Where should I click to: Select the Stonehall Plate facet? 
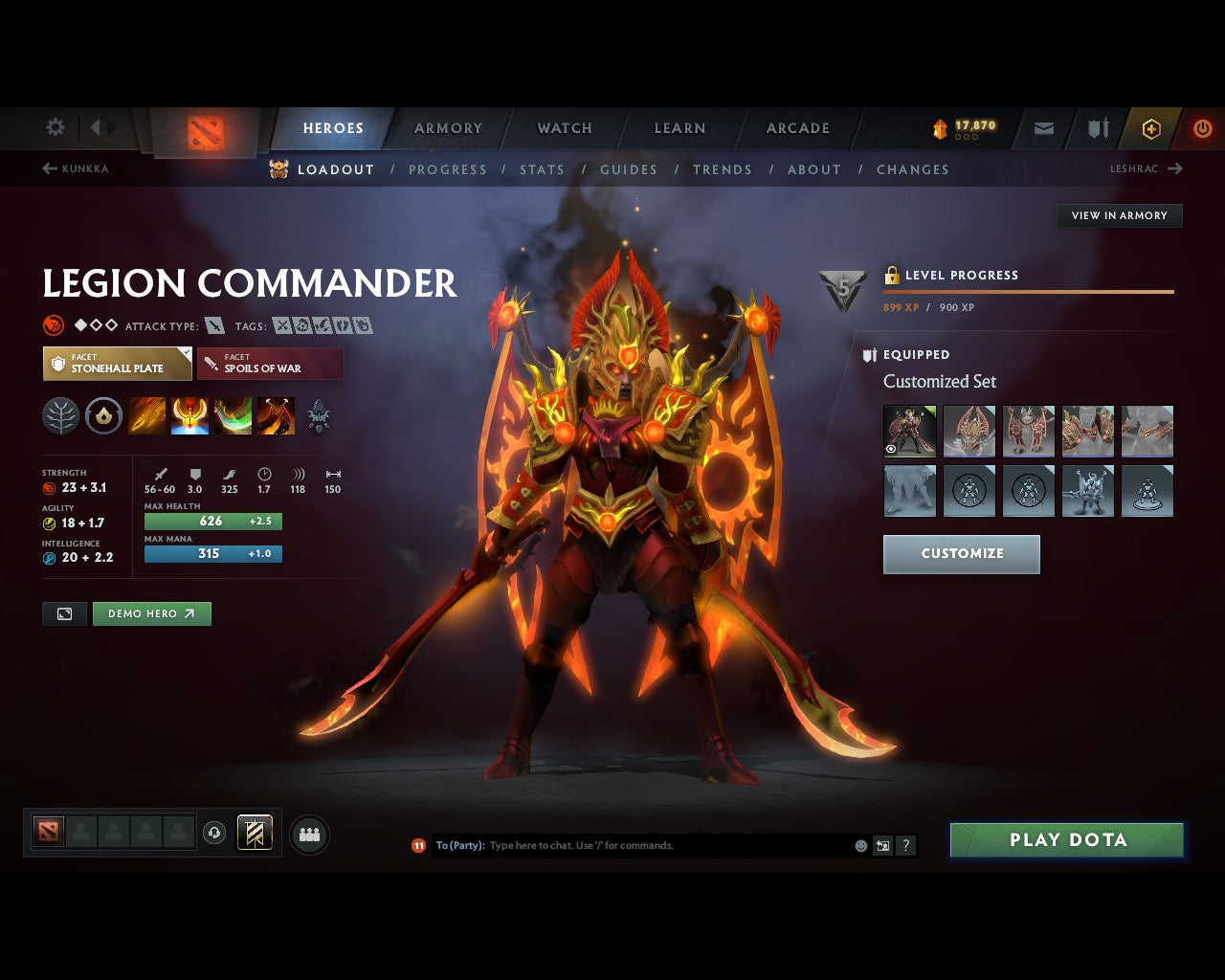click(x=117, y=363)
